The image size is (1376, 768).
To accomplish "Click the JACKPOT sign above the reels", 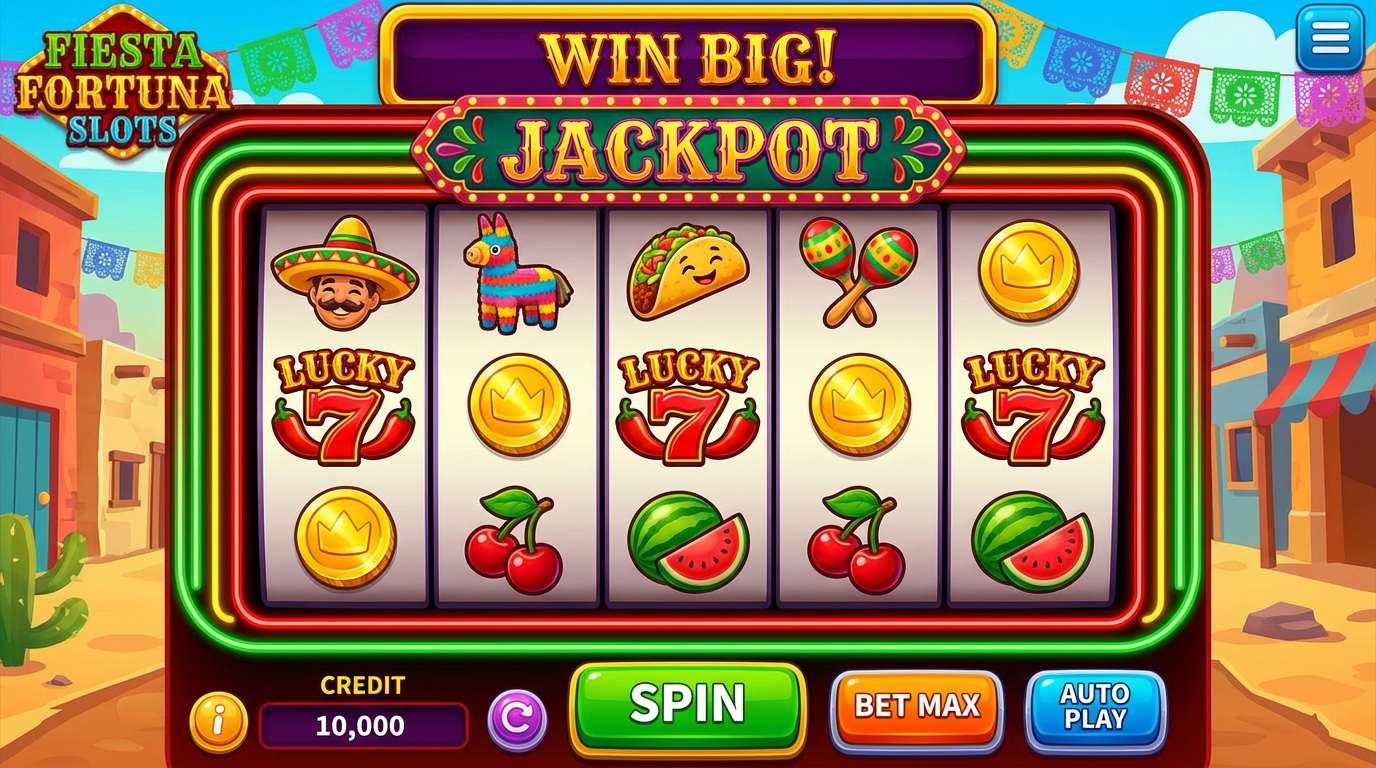I will [687, 146].
